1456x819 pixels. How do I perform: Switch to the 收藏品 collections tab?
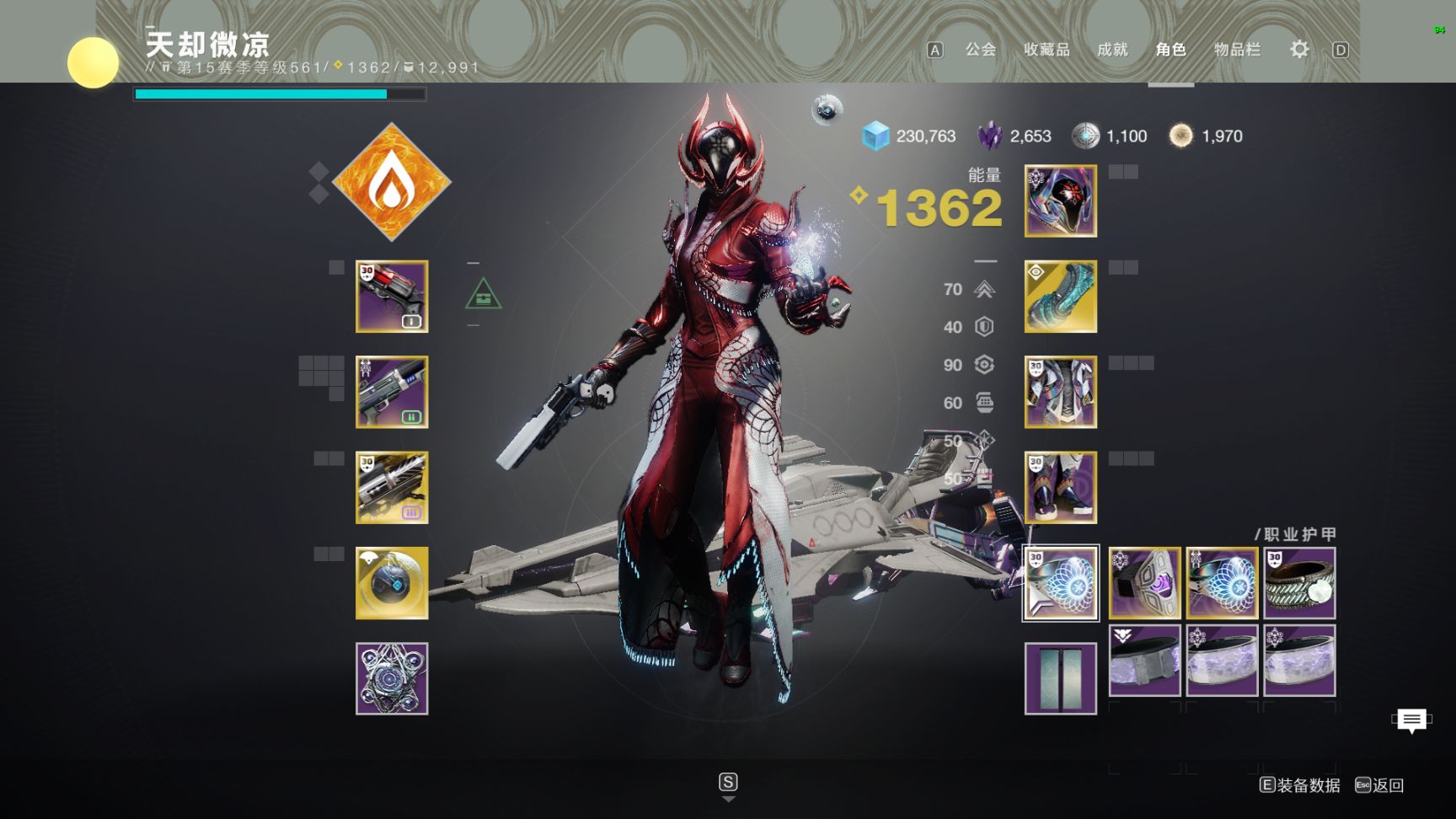coord(1046,50)
